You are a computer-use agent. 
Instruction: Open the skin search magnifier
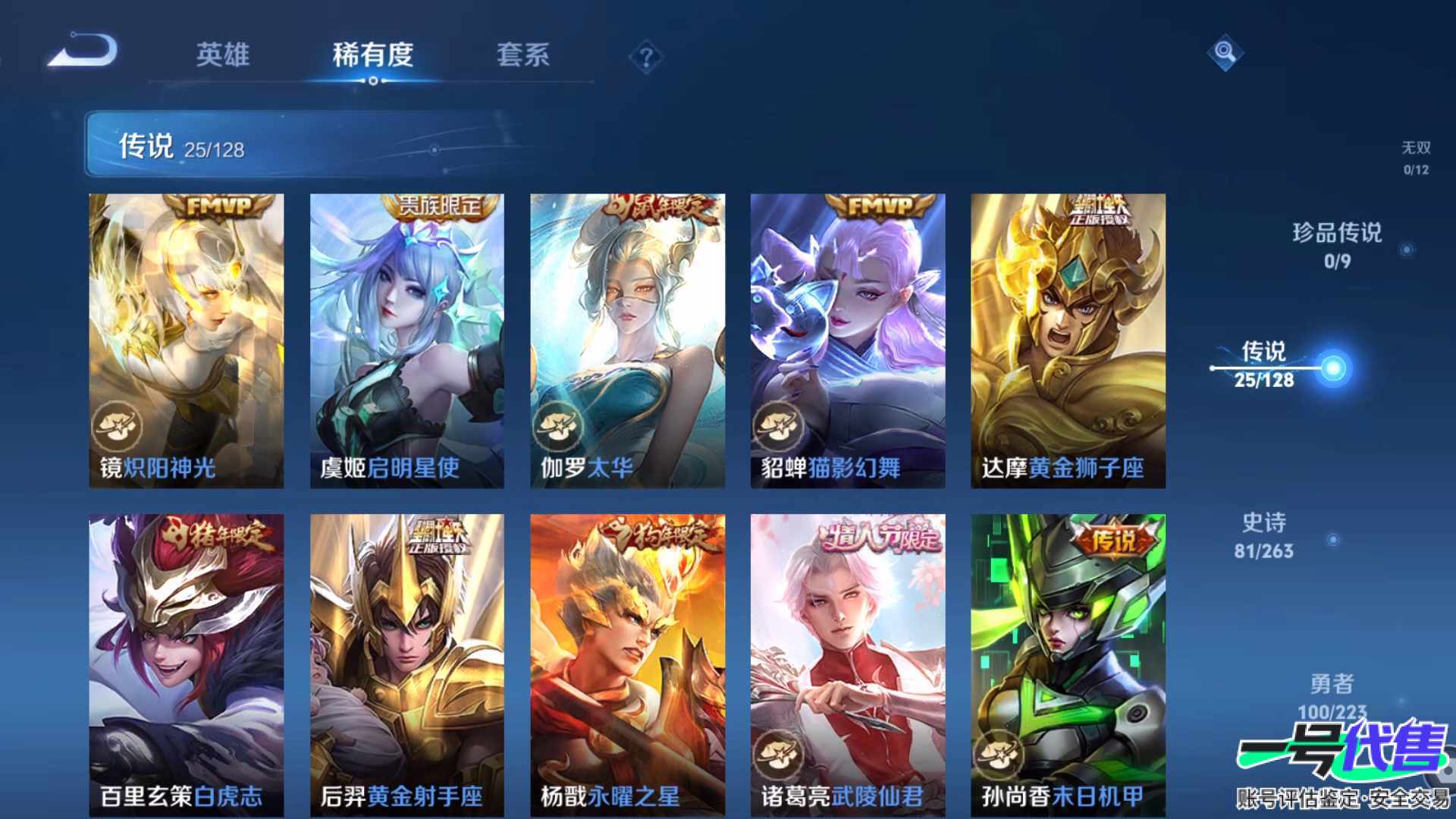click(x=1225, y=52)
